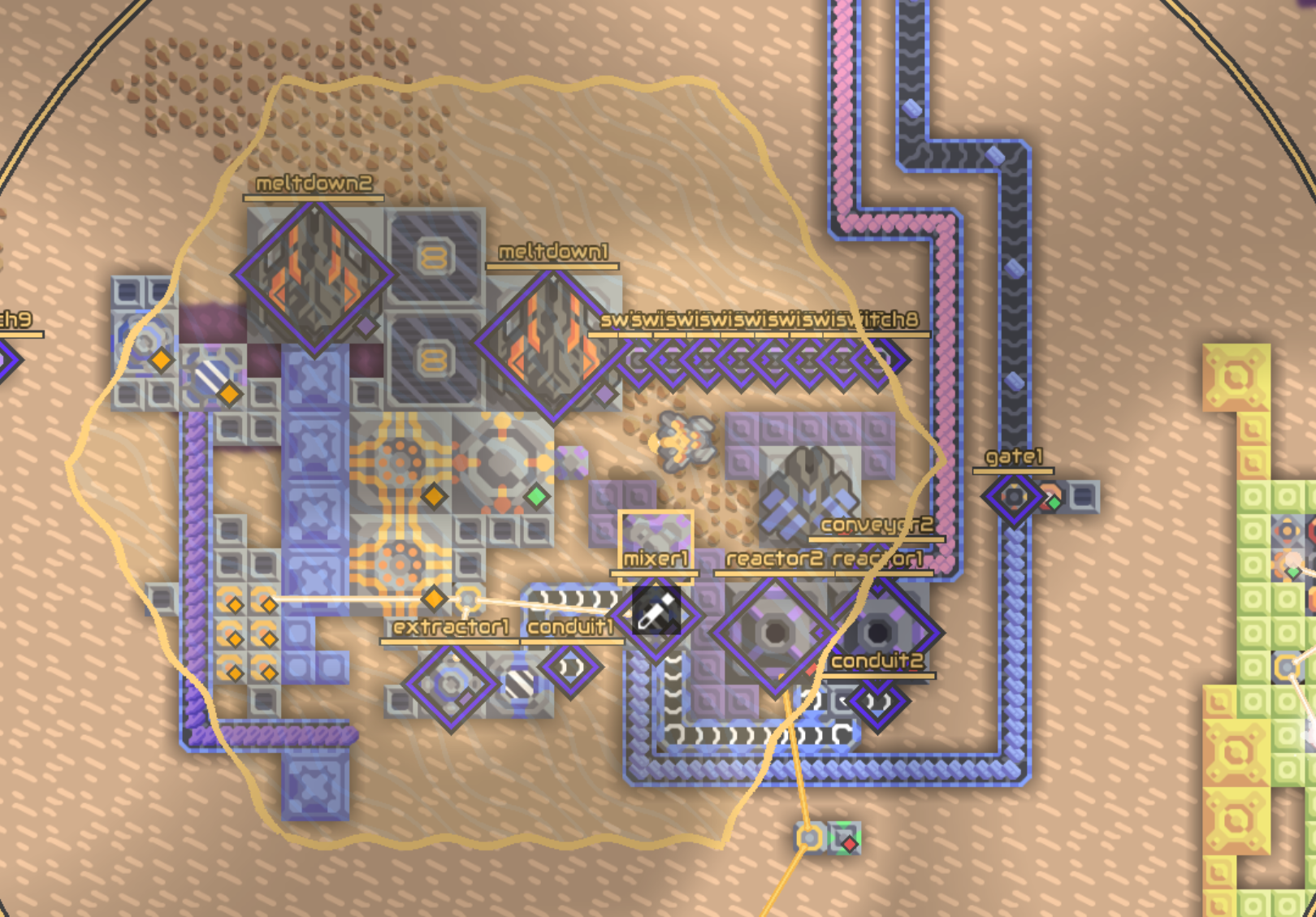Choose the reactor2 linked diamond marker
The image size is (1316, 917).
click(774, 633)
